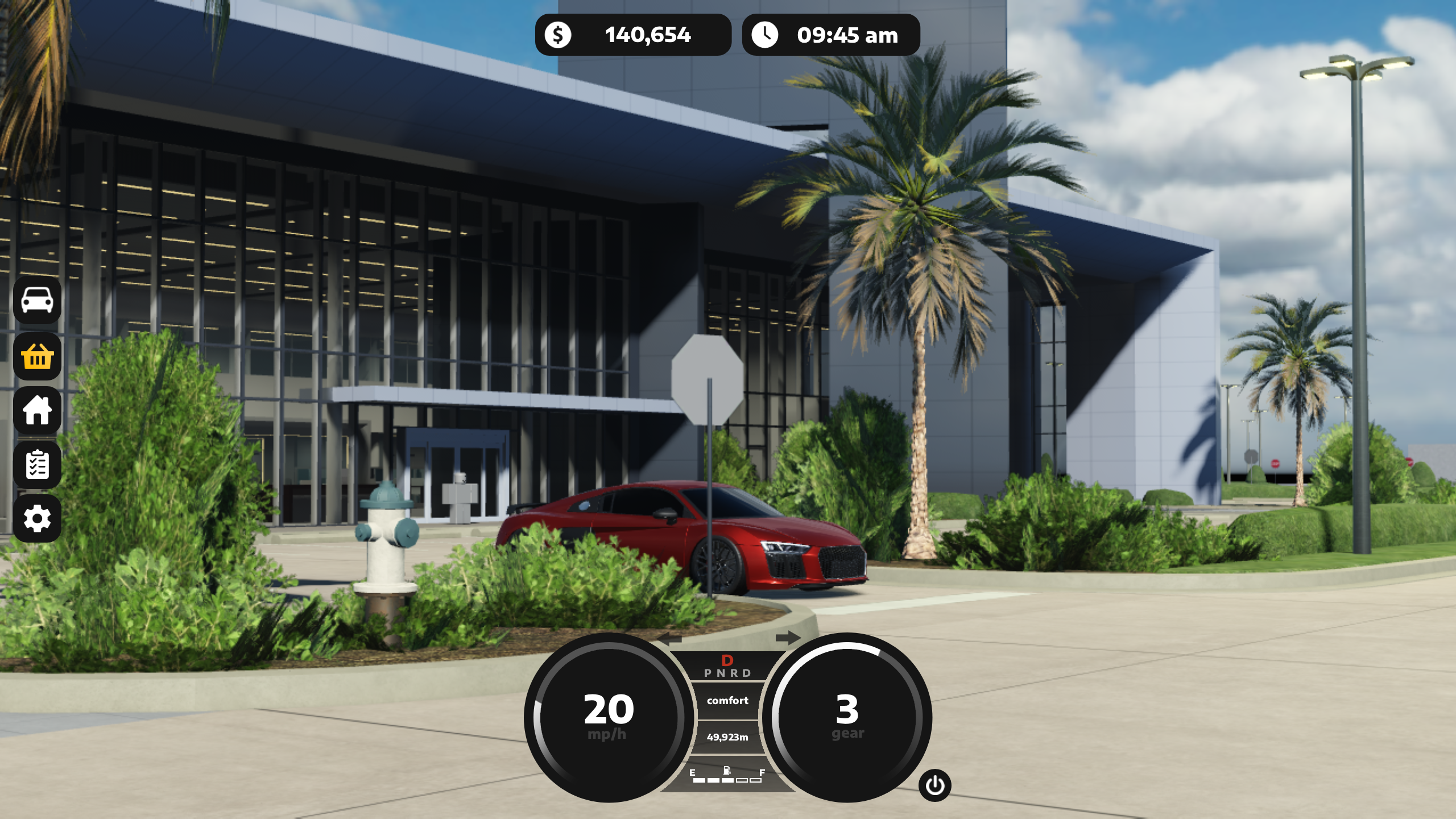Open settings with the gear icon

tap(37, 518)
